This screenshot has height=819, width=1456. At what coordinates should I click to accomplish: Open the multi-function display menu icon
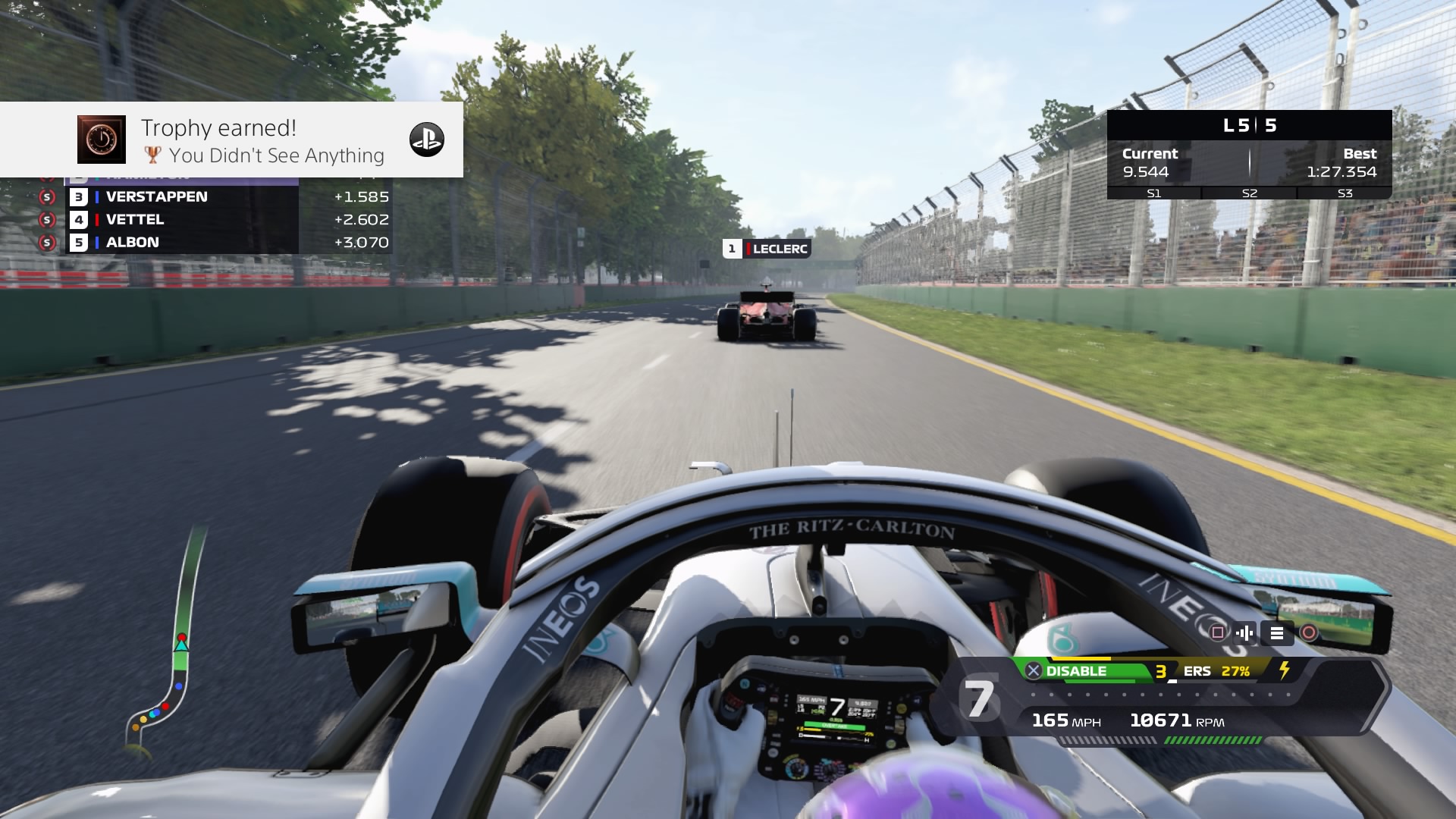(x=1277, y=633)
